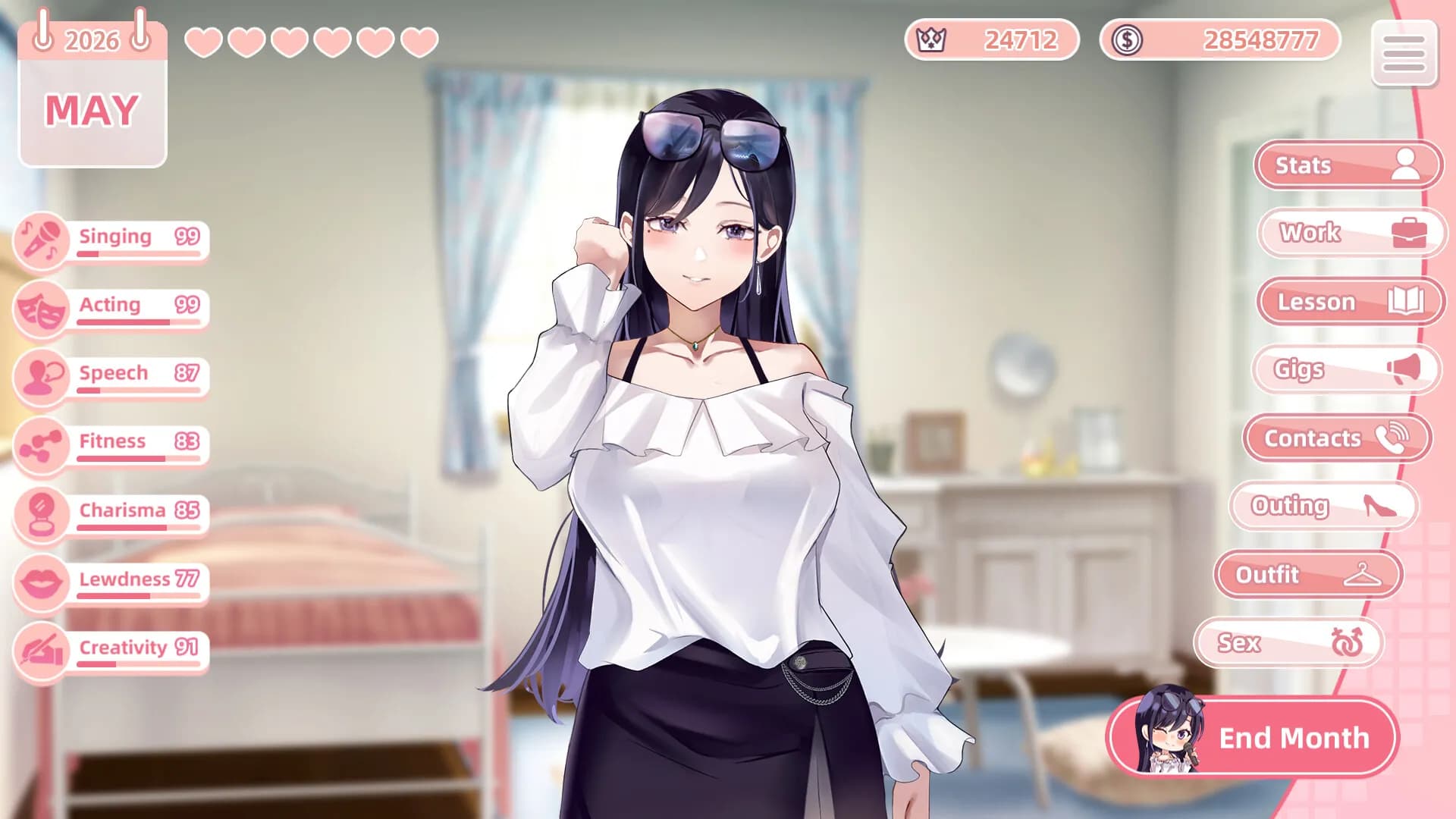Open the Lesson book icon

coord(1407,302)
